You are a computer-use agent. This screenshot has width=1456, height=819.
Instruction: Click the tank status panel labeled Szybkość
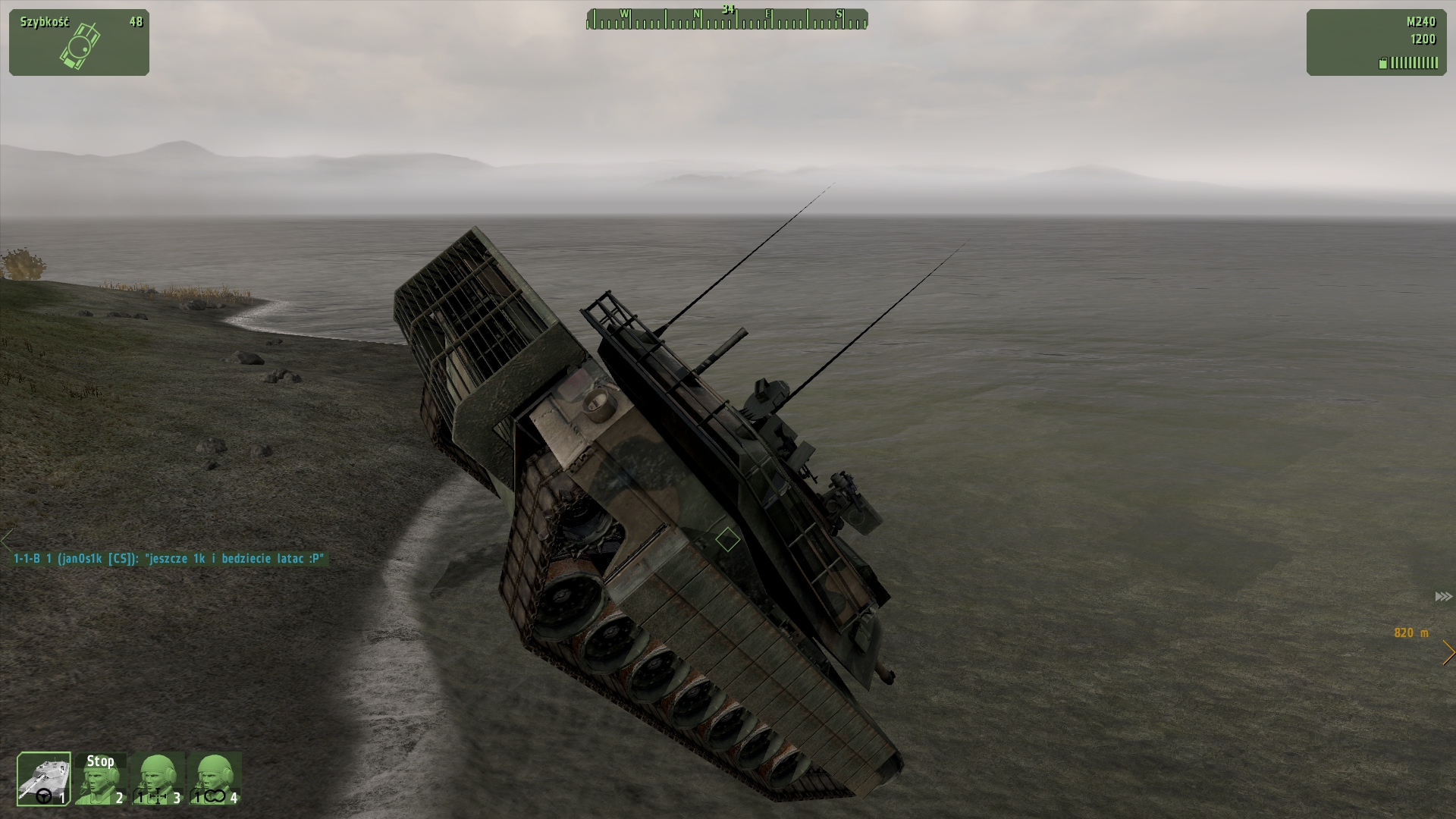point(79,42)
